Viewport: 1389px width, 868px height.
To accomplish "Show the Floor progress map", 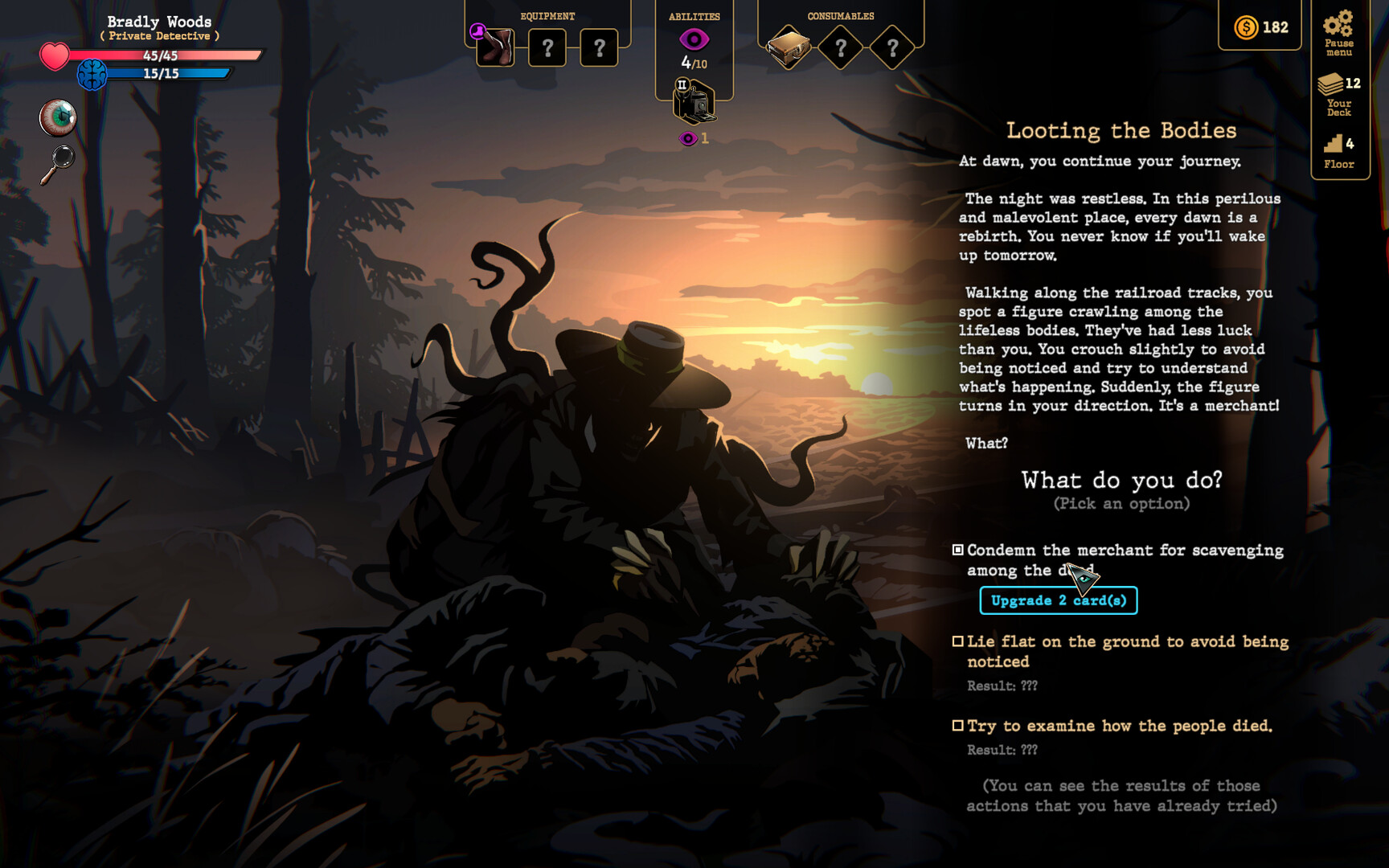I will (x=1338, y=152).
